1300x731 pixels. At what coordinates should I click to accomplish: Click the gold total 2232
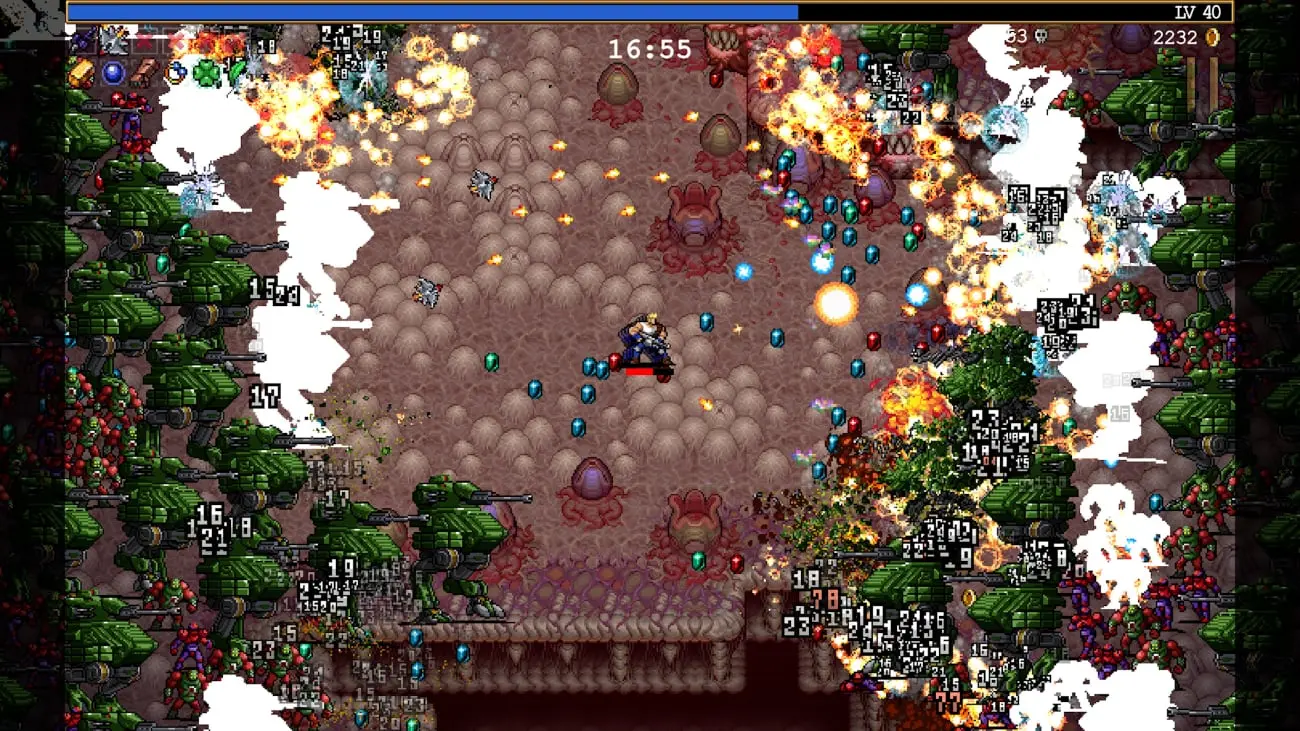click(x=1176, y=37)
